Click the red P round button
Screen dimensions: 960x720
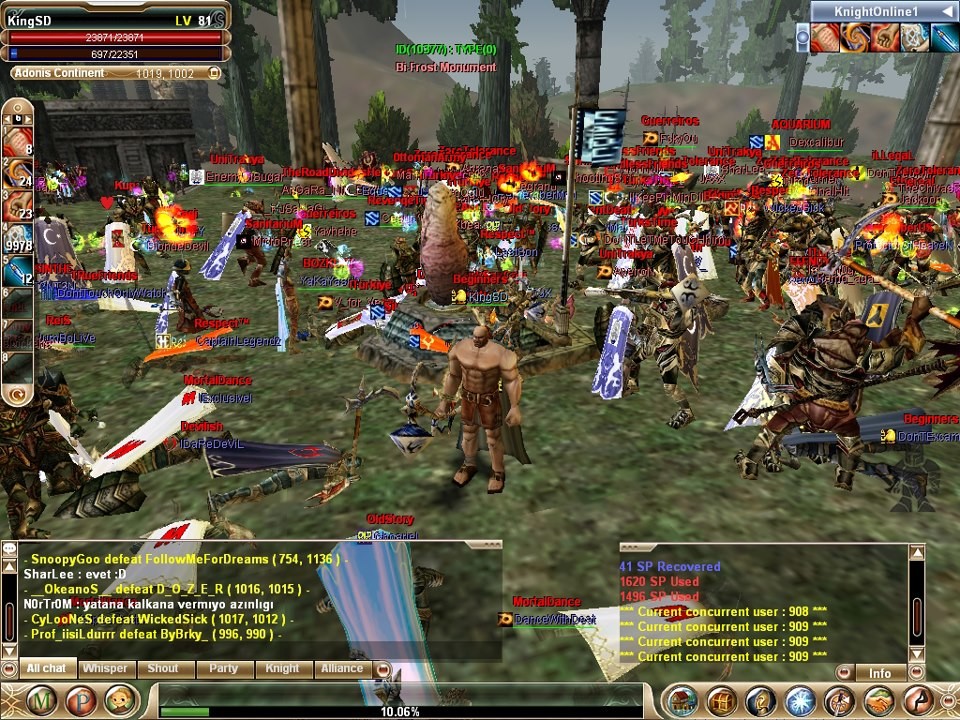(x=82, y=700)
